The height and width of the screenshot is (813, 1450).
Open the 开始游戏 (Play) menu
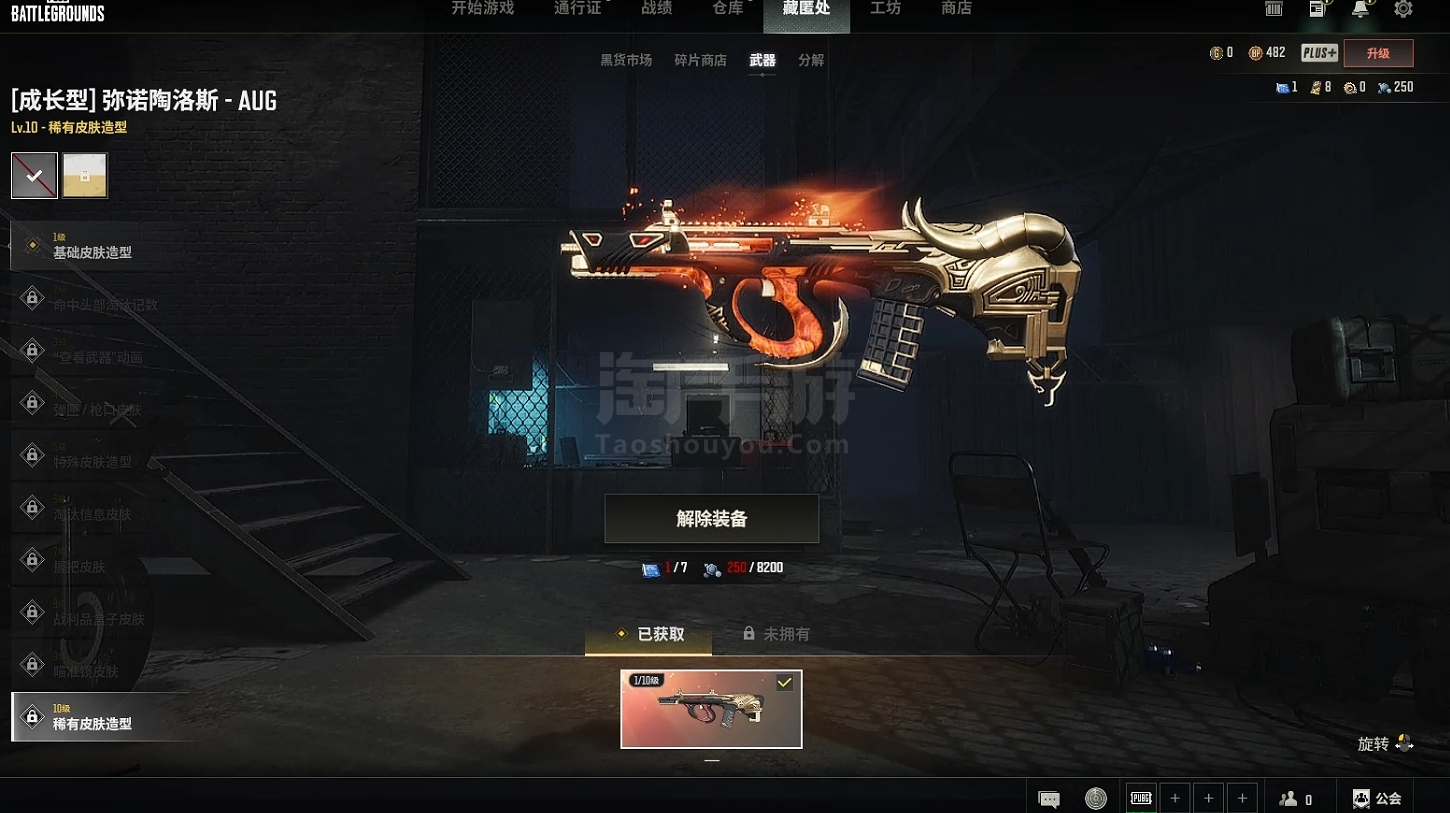482,9
